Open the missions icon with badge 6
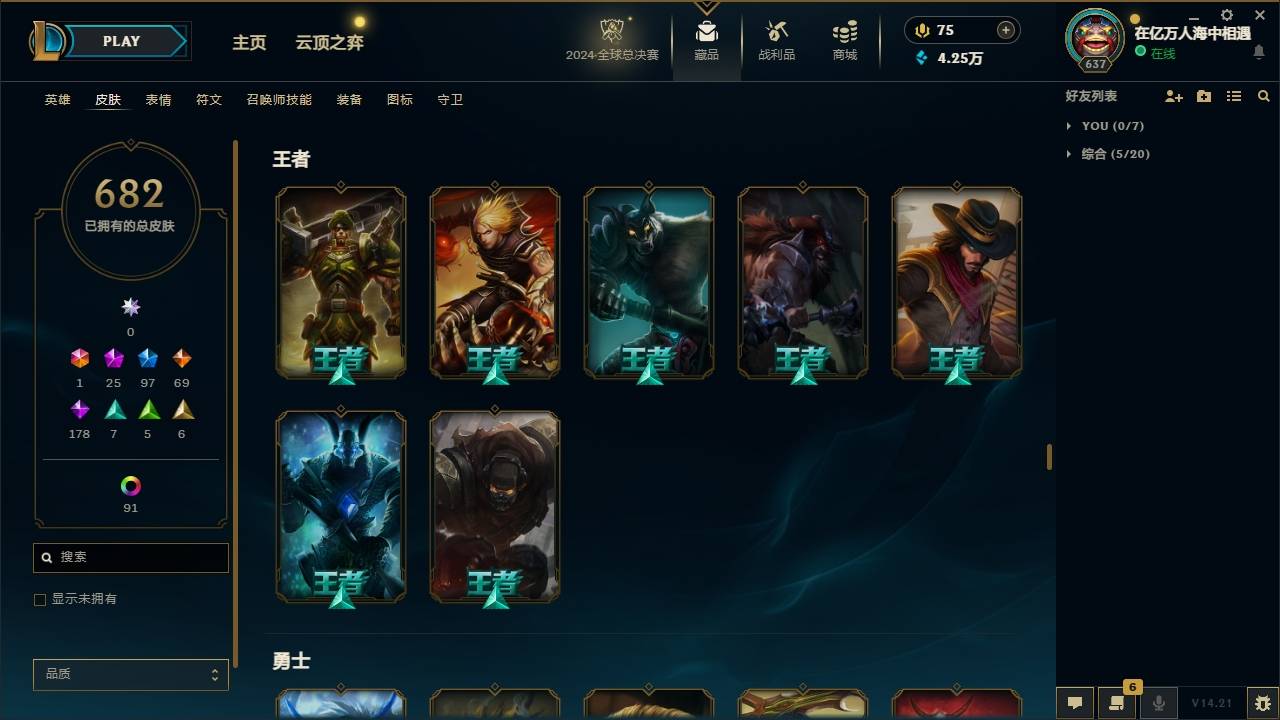Screen dimensions: 1280x720 click(x=1117, y=703)
